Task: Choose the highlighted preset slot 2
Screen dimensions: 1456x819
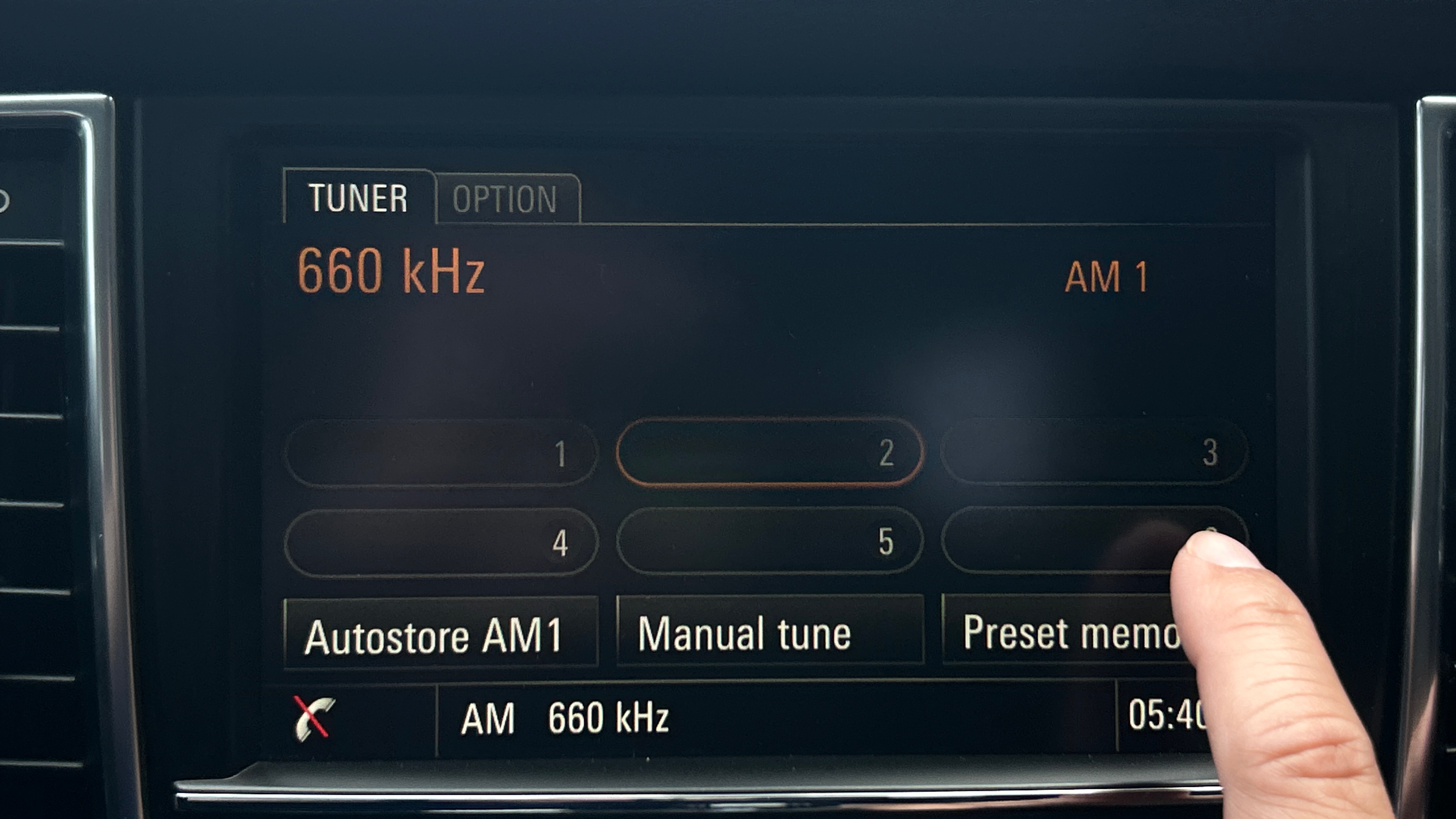Action: (x=770, y=452)
